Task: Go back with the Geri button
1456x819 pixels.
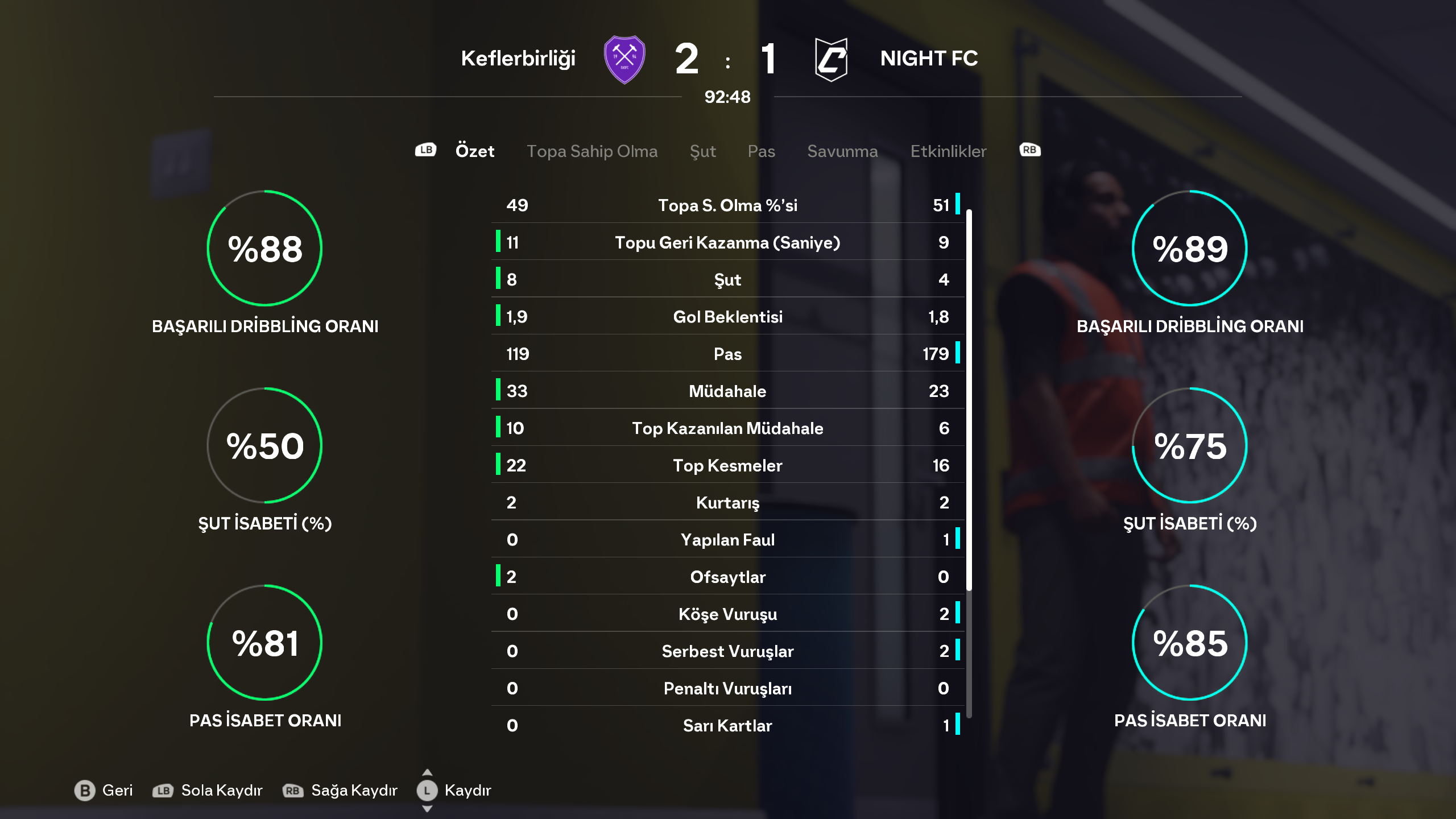Action: [x=104, y=790]
